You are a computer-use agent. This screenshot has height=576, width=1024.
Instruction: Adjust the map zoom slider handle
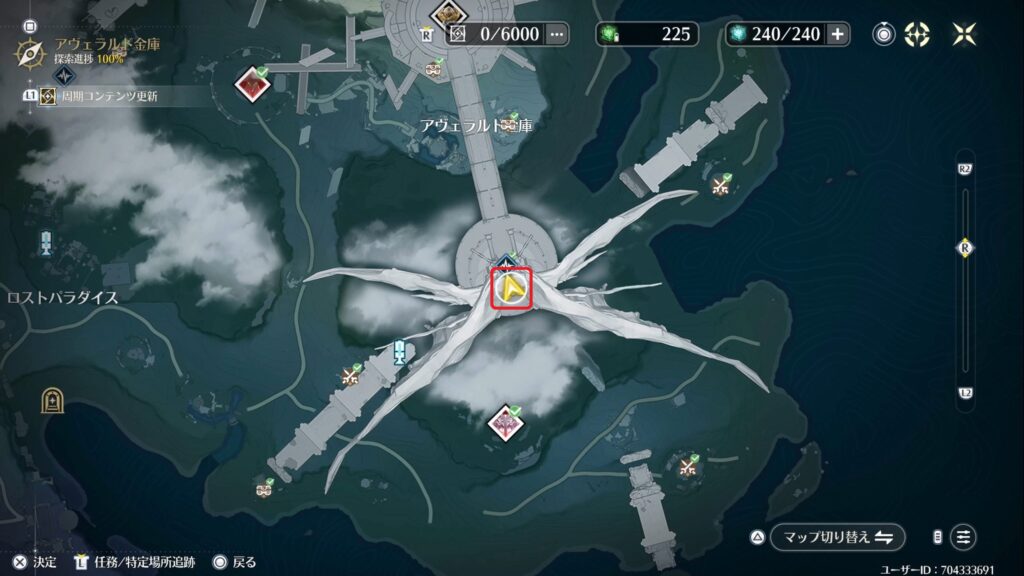(x=965, y=247)
